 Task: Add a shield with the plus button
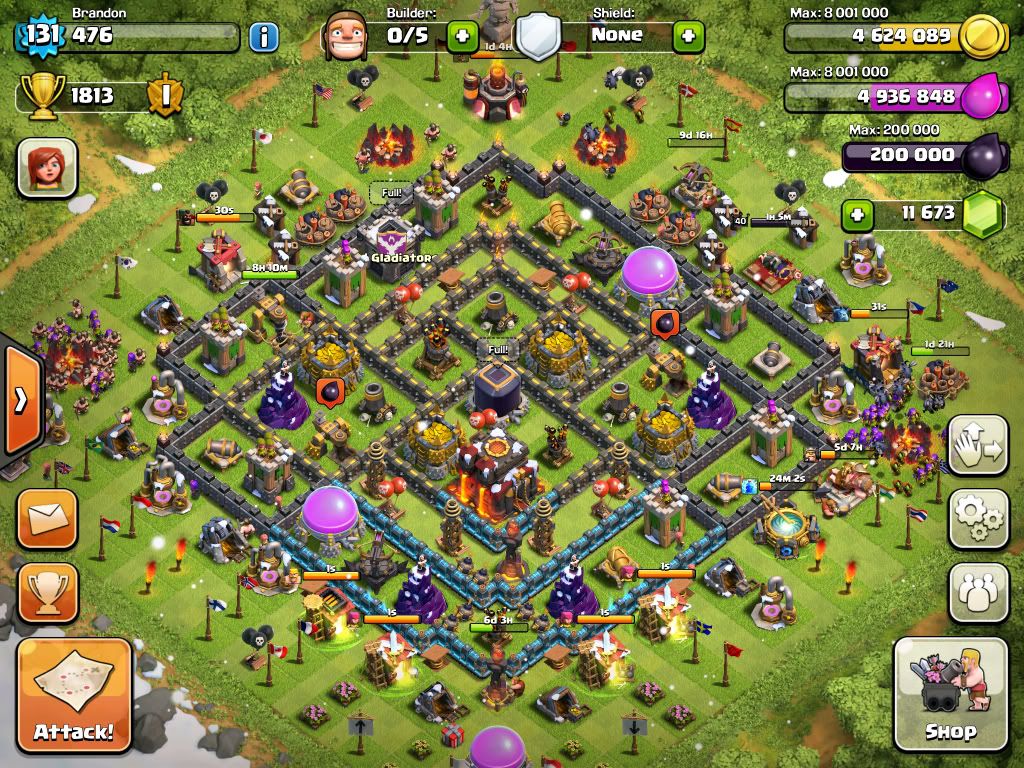[x=688, y=37]
